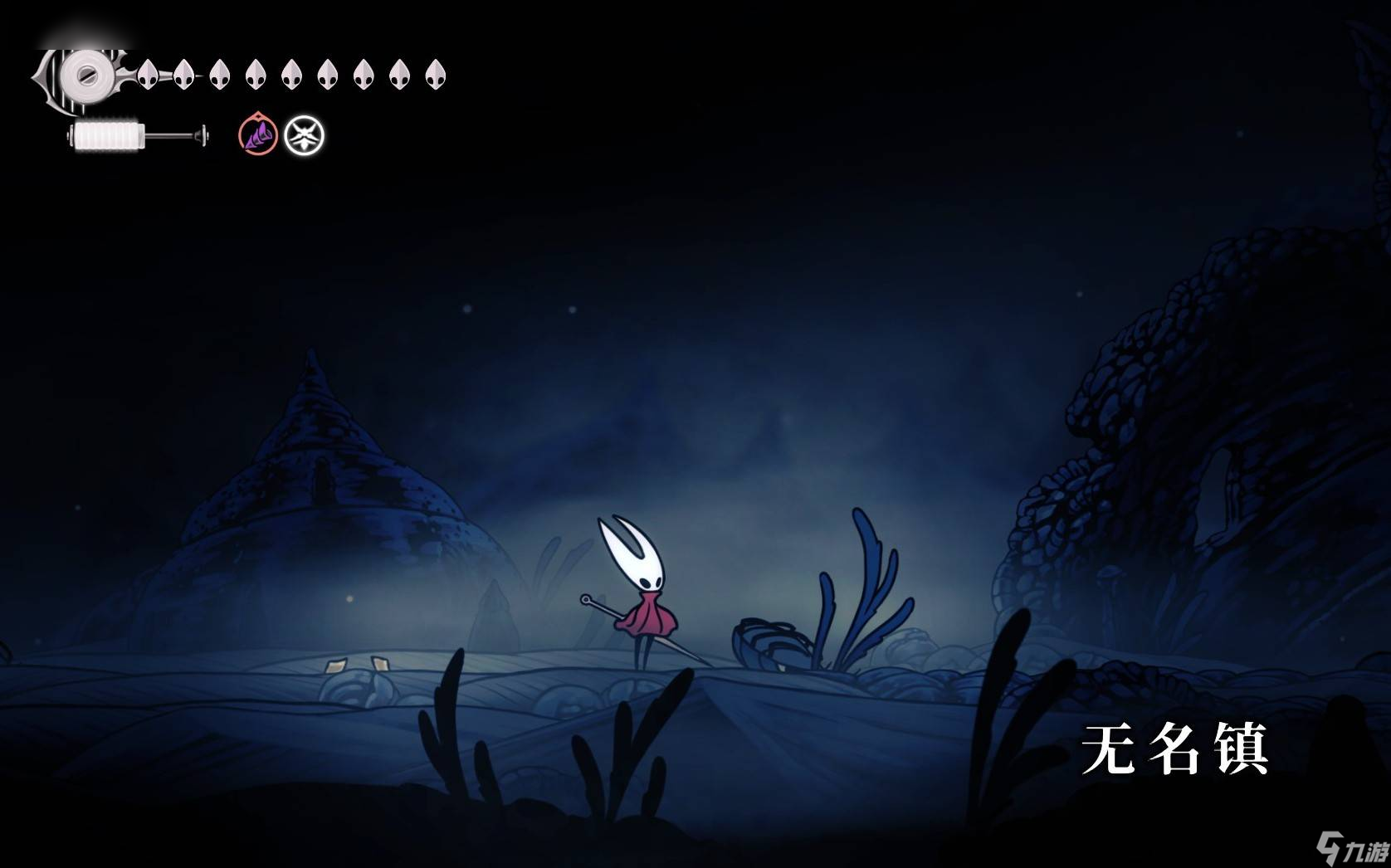
Task: Select the purple spiked tool icon
Action: 258,135
